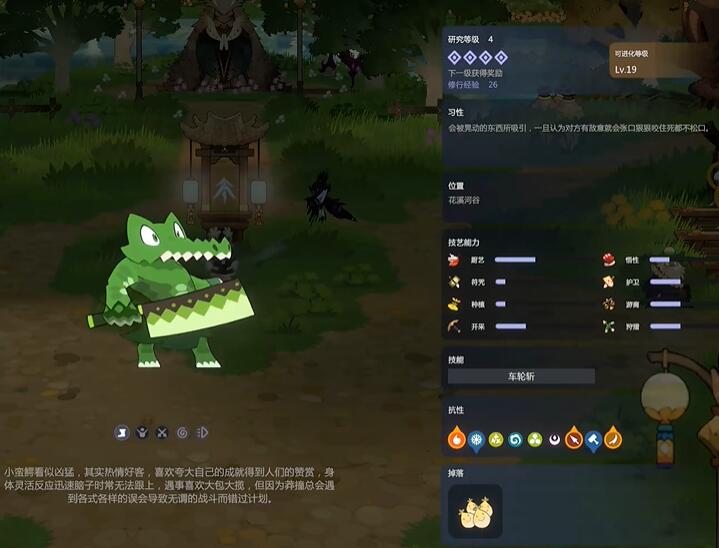Click the crossed arrows 狩猎 ability icon
The image size is (719, 548).
(x=608, y=326)
